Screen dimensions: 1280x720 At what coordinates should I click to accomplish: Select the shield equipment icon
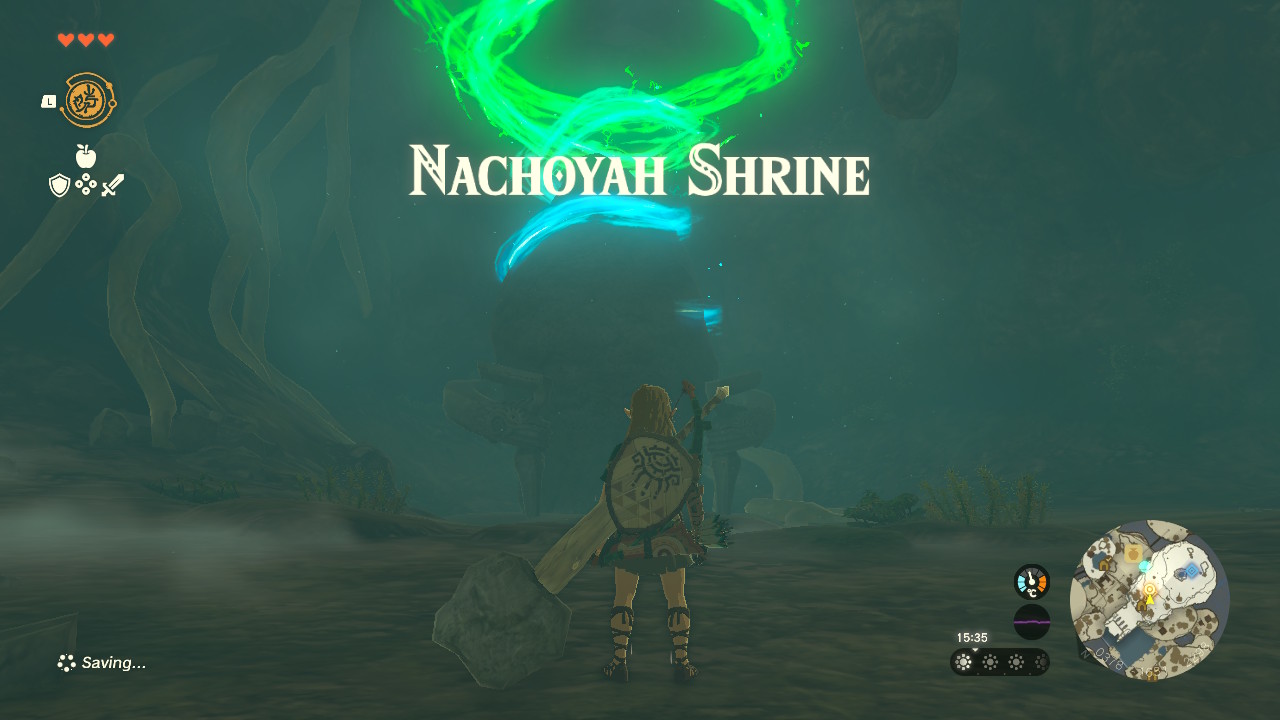59,185
